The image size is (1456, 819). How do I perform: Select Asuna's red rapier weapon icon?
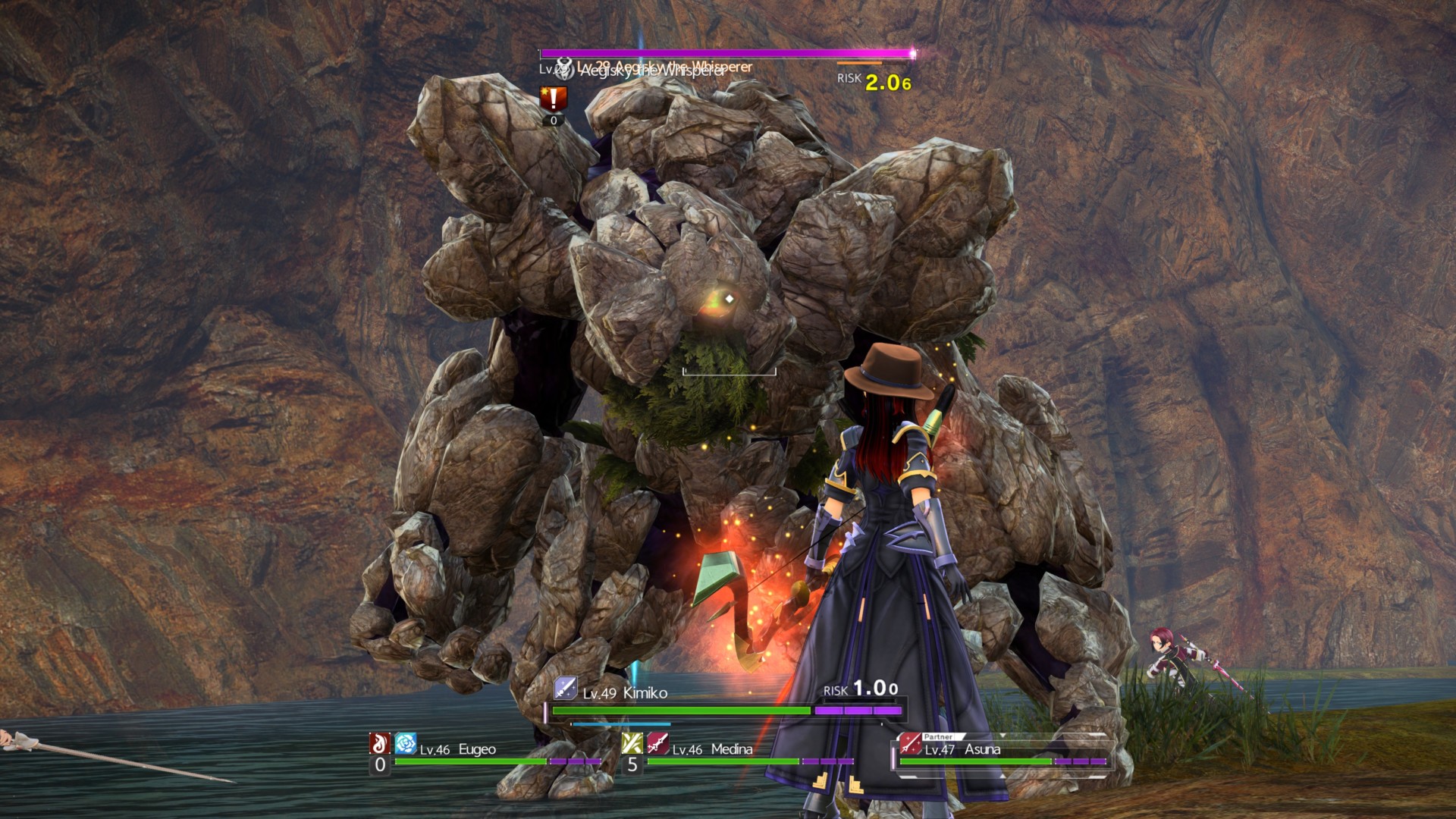point(909,745)
